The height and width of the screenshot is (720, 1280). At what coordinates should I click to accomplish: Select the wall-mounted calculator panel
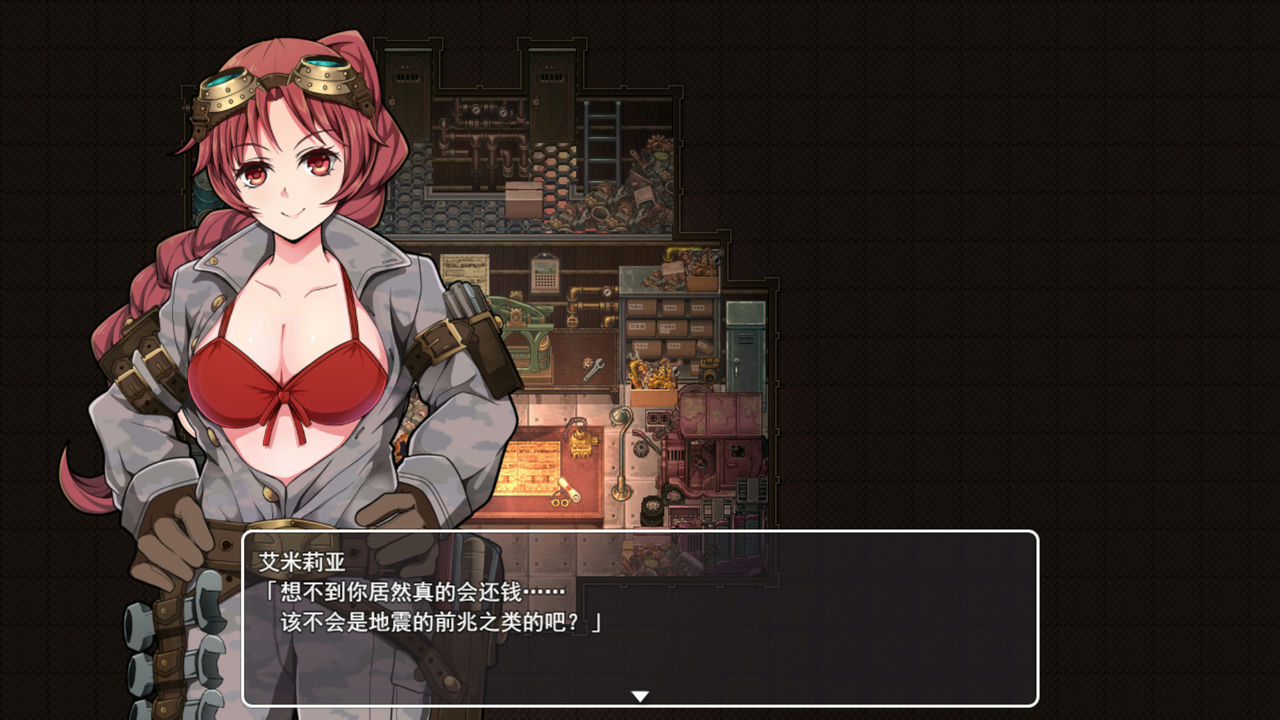tap(544, 274)
